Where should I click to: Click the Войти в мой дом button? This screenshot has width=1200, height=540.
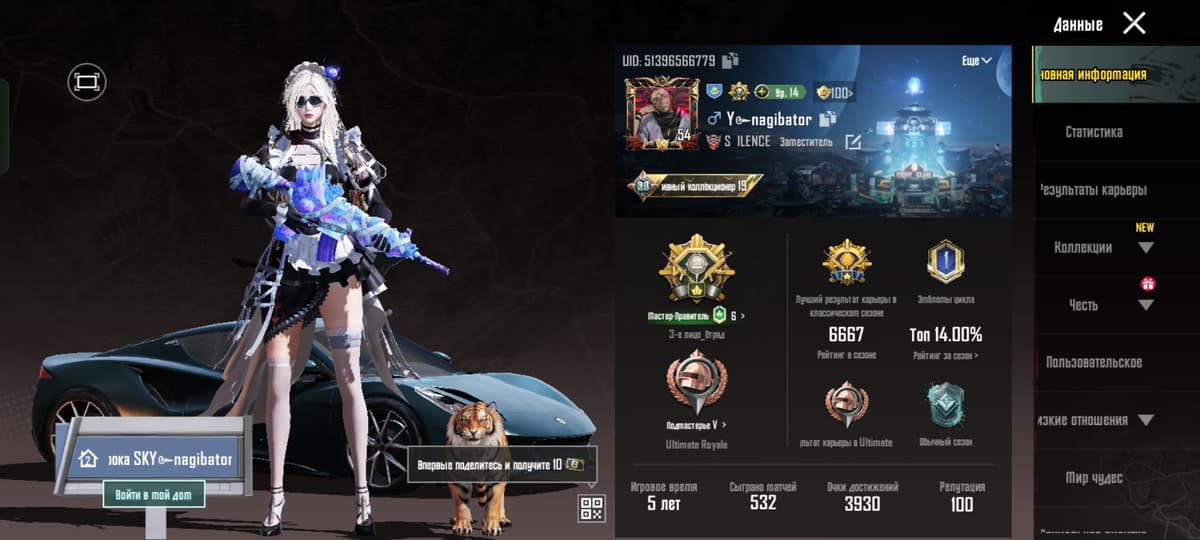click(154, 494)
